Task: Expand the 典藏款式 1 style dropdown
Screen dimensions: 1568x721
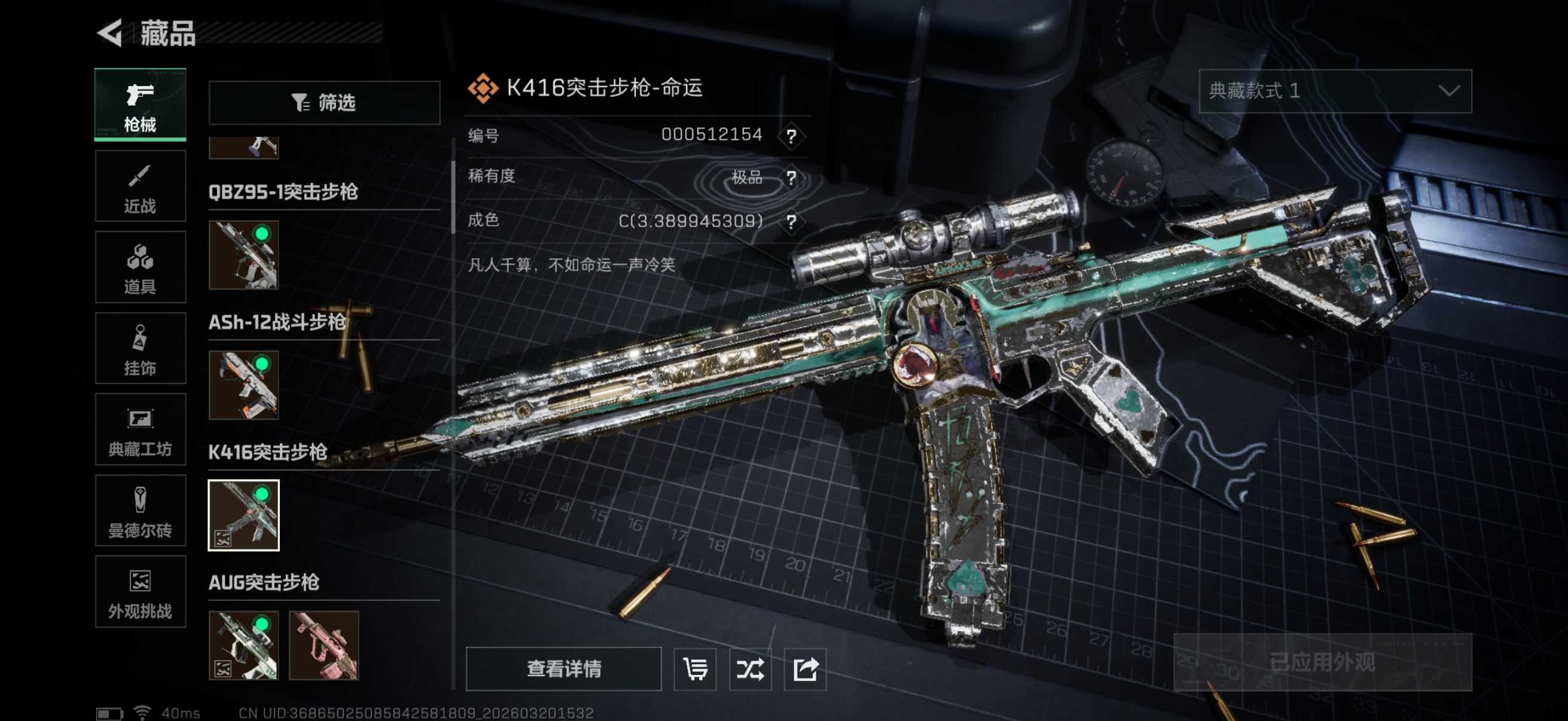Action: point(1335,91)
